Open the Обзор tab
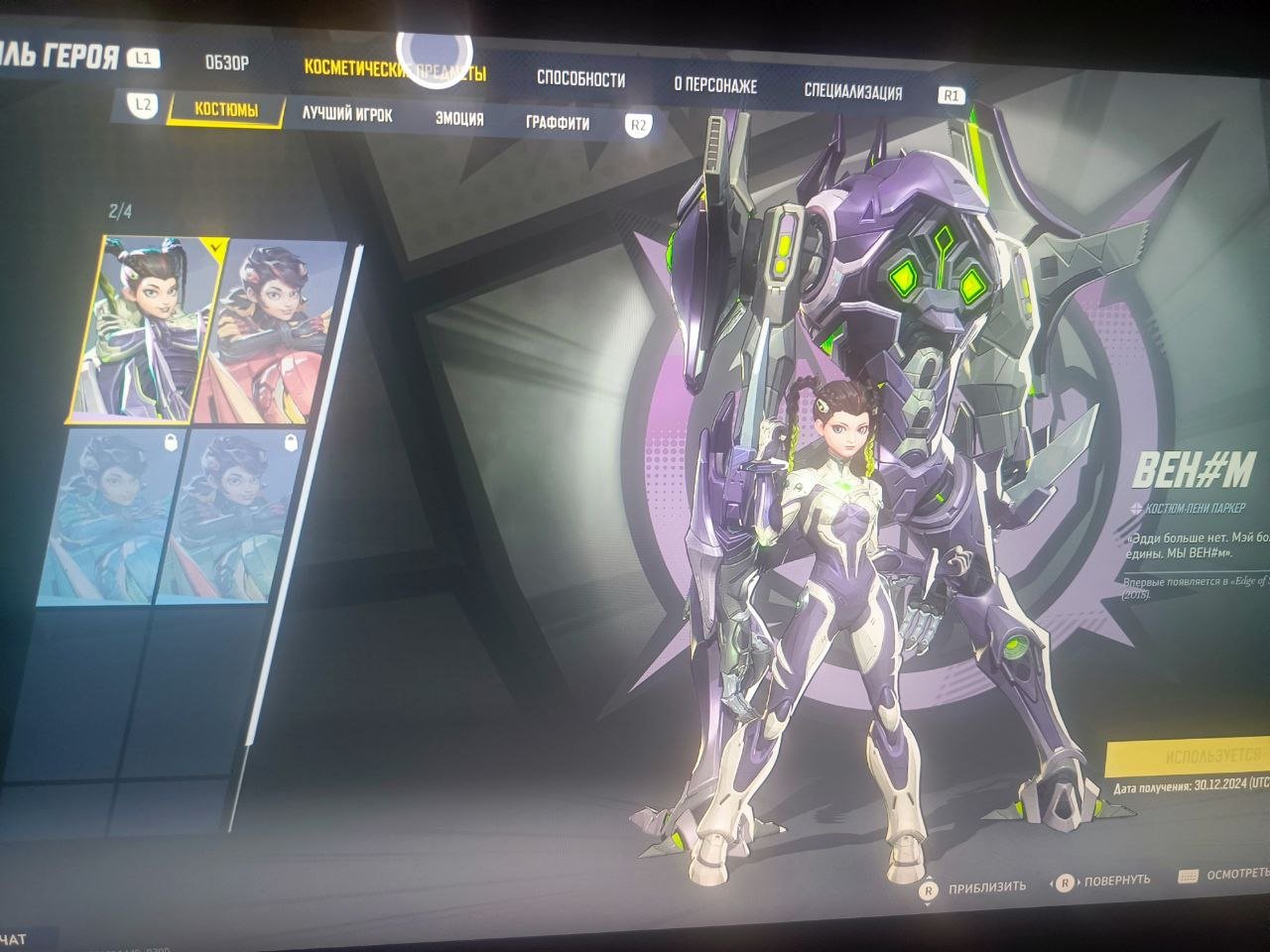 226,63
